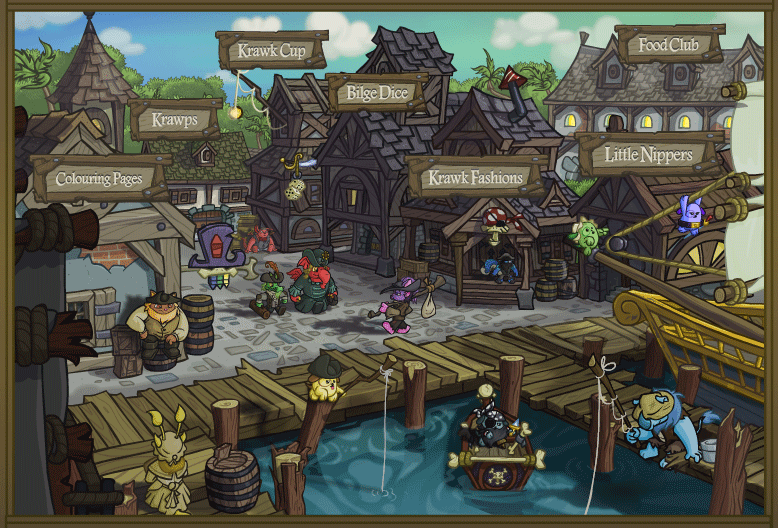Go to the Food Club
This screenshot has width=778, height=528.
(667, 45)
